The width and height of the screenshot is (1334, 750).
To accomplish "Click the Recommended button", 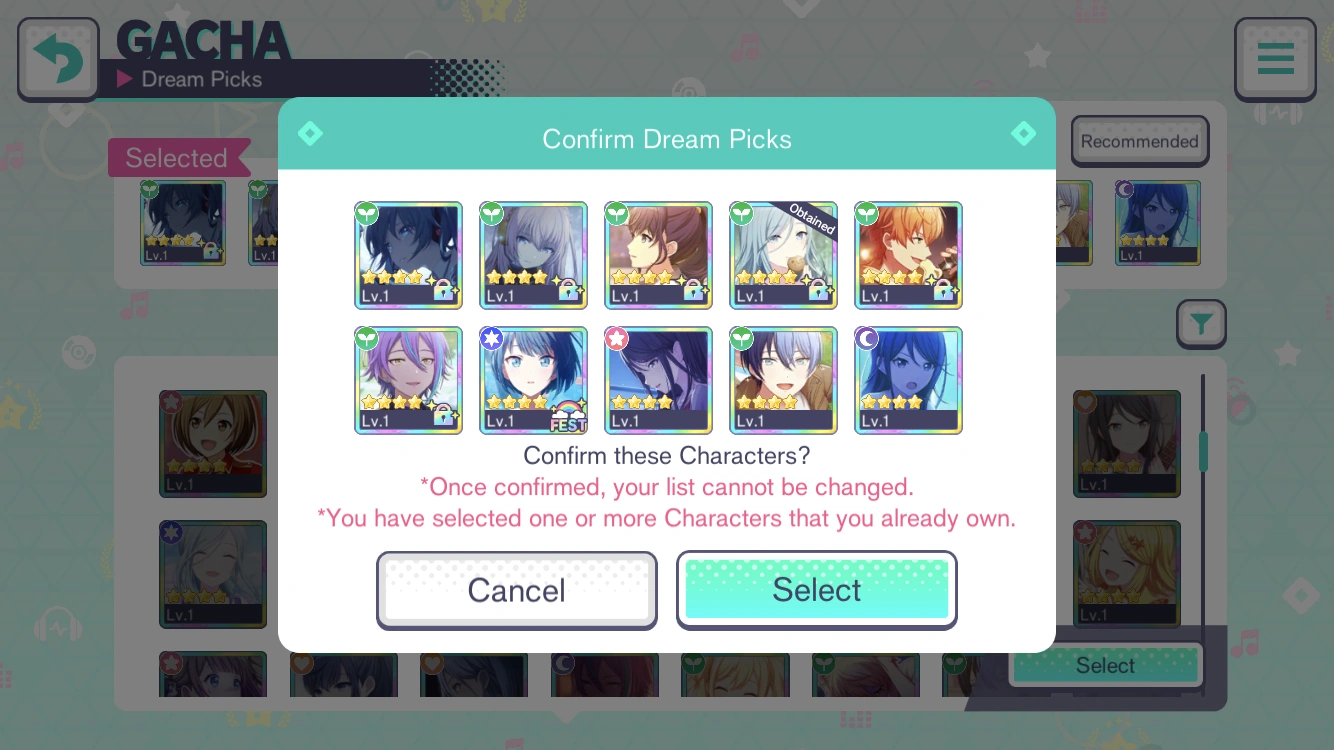I will click(1139, 140).
